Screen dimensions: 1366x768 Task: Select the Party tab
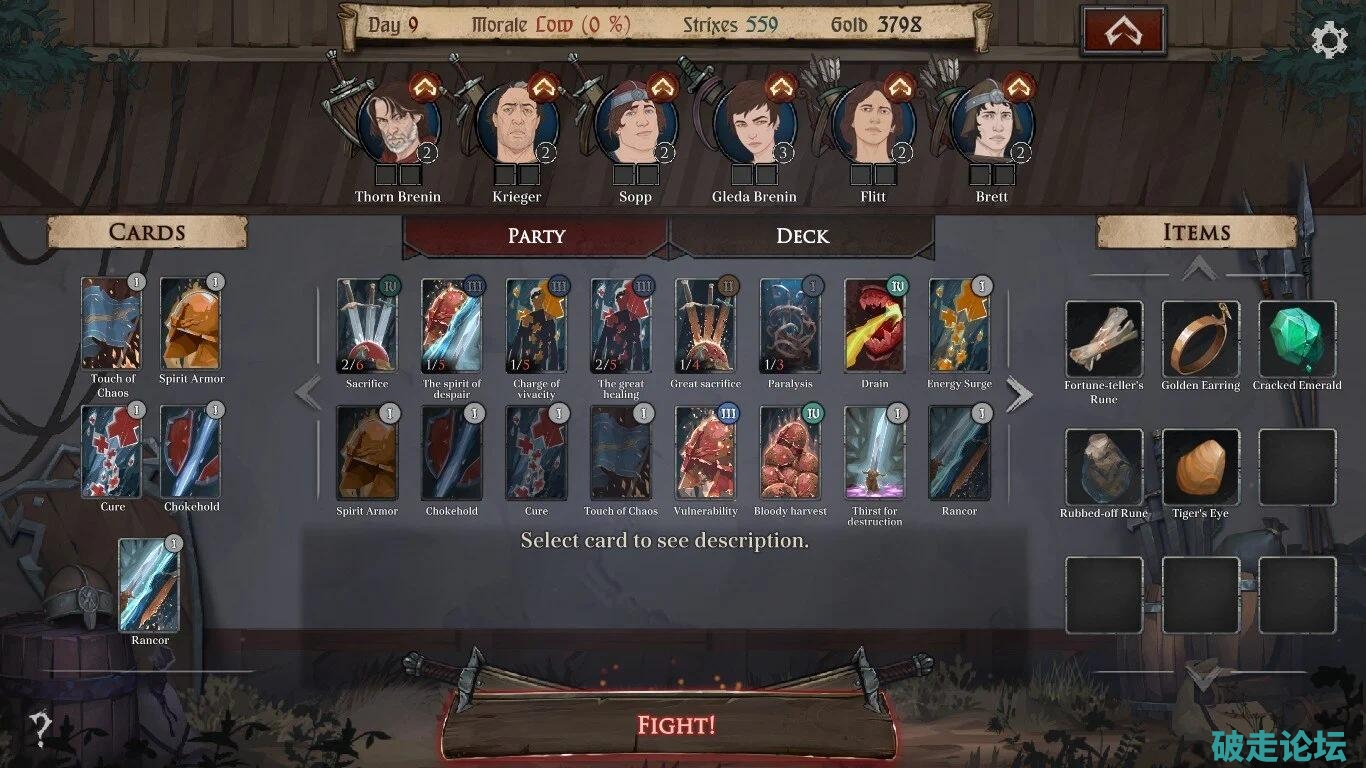click(536, 236)
